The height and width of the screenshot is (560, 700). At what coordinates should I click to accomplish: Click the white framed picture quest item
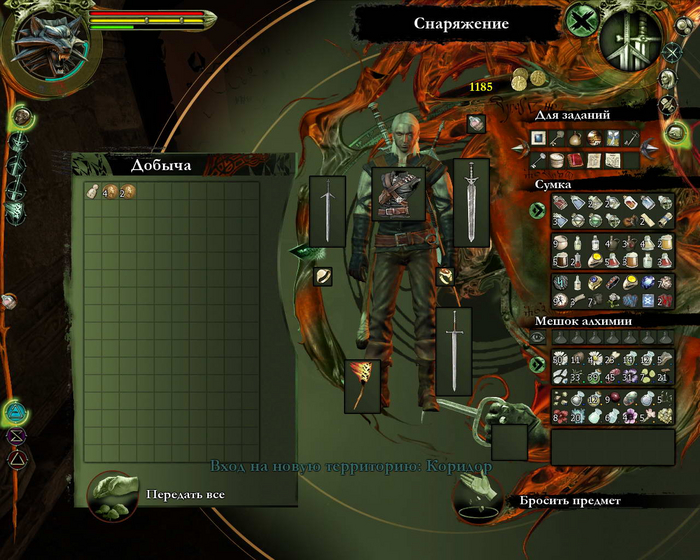(538, 137)
